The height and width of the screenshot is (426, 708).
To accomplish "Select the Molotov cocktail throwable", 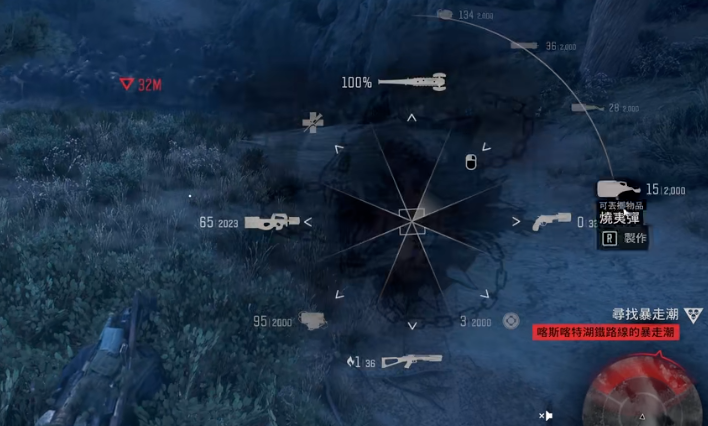I will coord(618,188).
